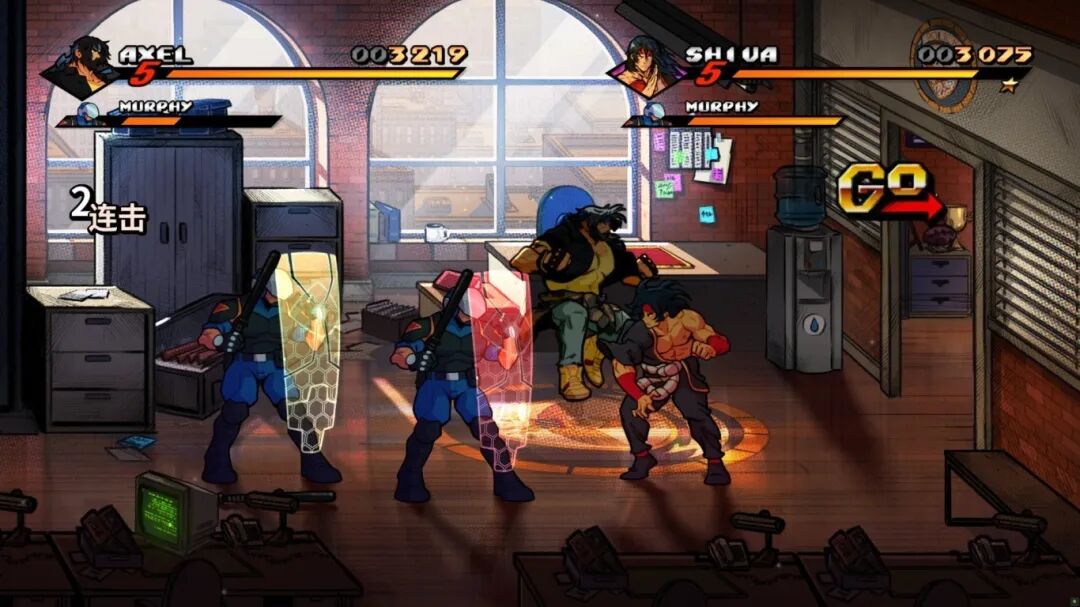Select the Murphy enemy icon below Axel's bar

click(89, 113)
